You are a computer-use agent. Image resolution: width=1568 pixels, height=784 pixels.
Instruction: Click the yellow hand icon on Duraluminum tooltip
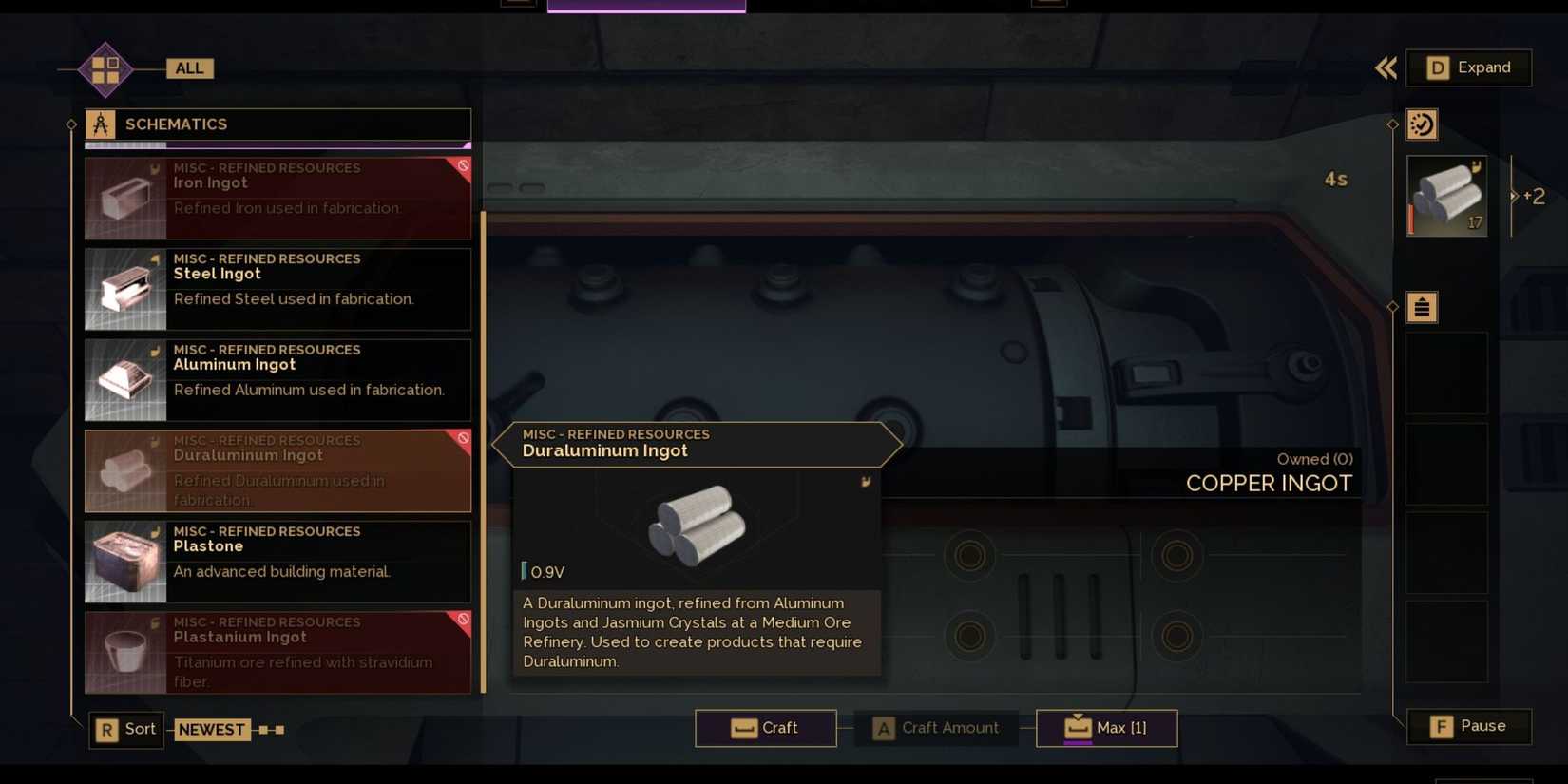tap(865, 482)
